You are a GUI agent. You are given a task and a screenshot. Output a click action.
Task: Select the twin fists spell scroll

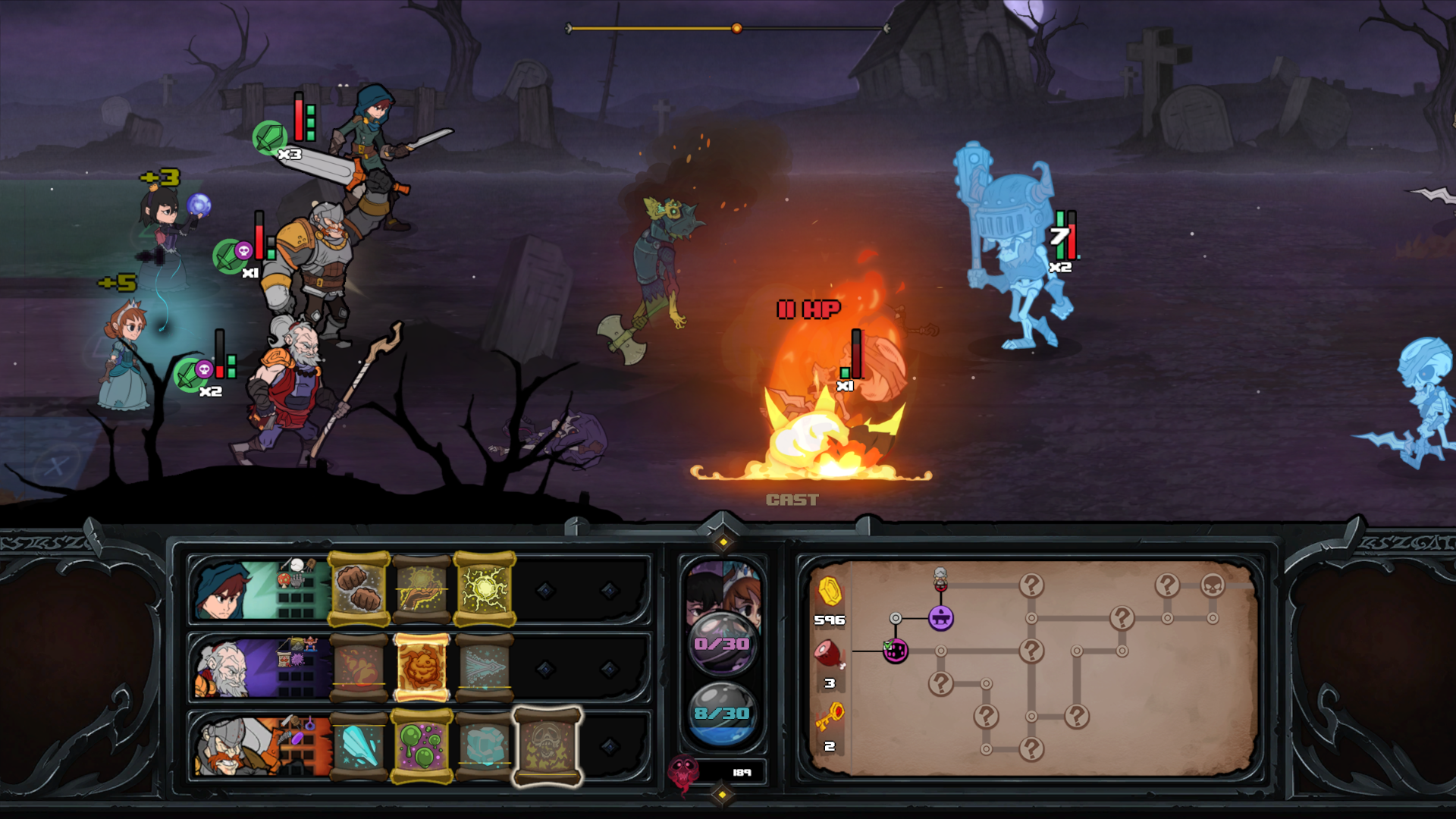click(359, 589)
